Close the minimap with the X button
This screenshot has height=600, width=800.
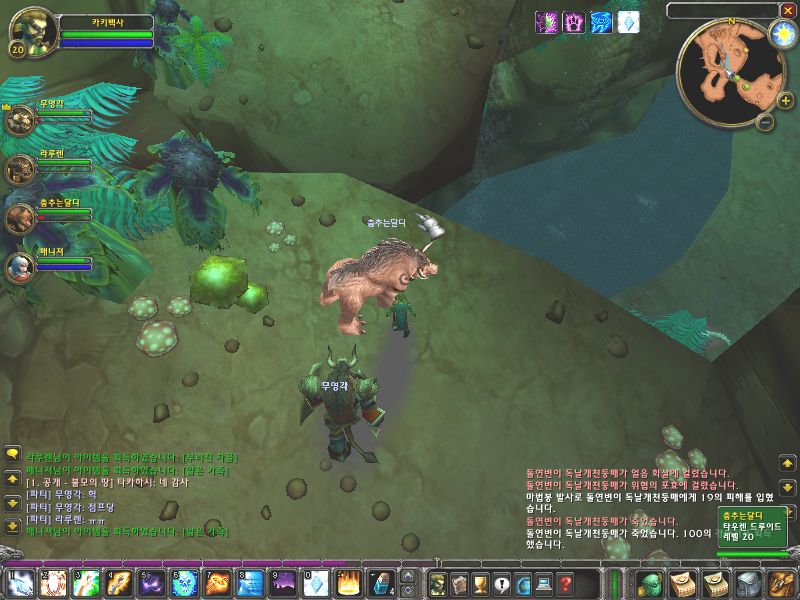pyautogui.click(x=788, y=10)
